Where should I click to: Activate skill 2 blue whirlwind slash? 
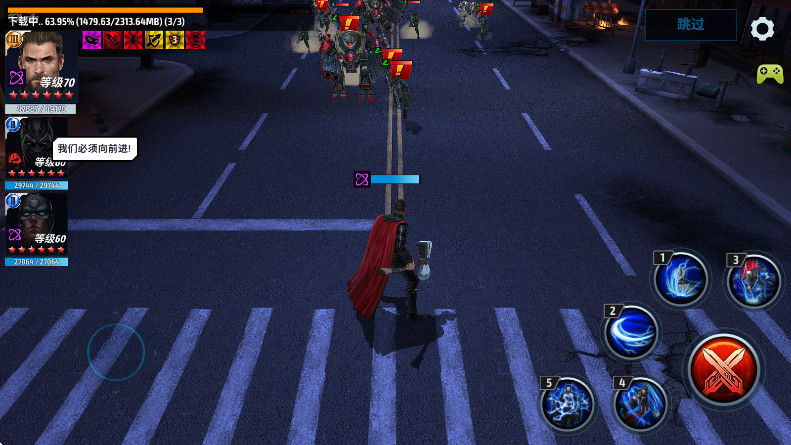click(x=631, y=332)
